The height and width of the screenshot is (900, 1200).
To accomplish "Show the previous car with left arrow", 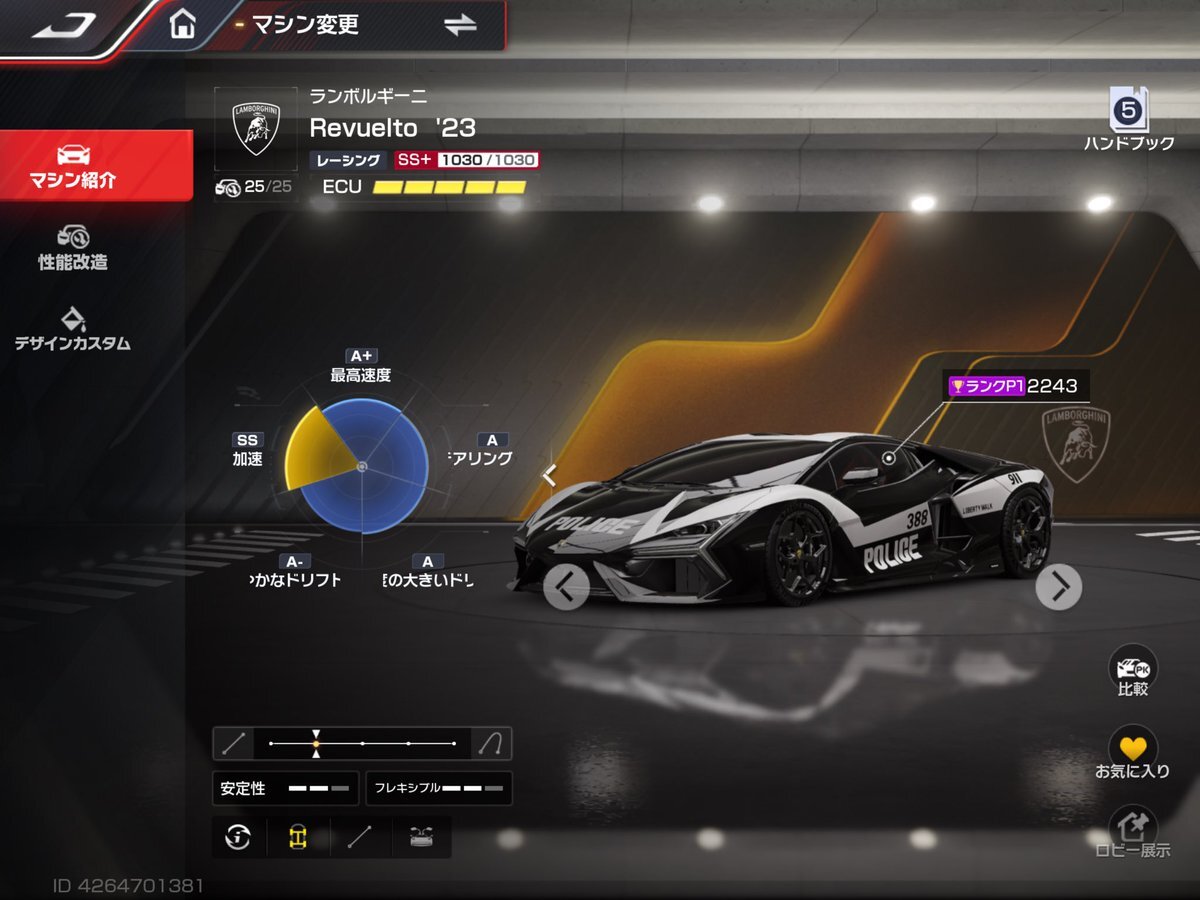I will [566, 587].
